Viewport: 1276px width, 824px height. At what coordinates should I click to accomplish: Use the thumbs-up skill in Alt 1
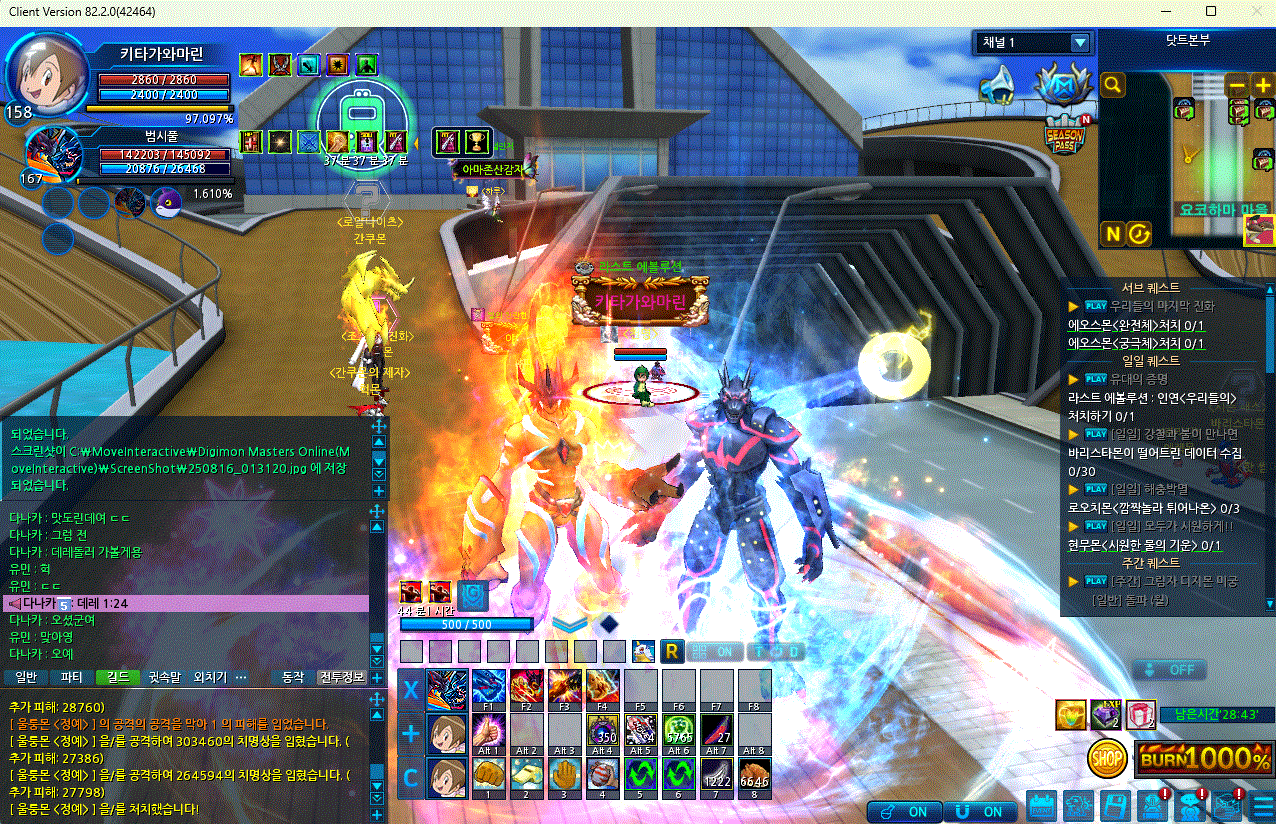(x=489, y=732)
